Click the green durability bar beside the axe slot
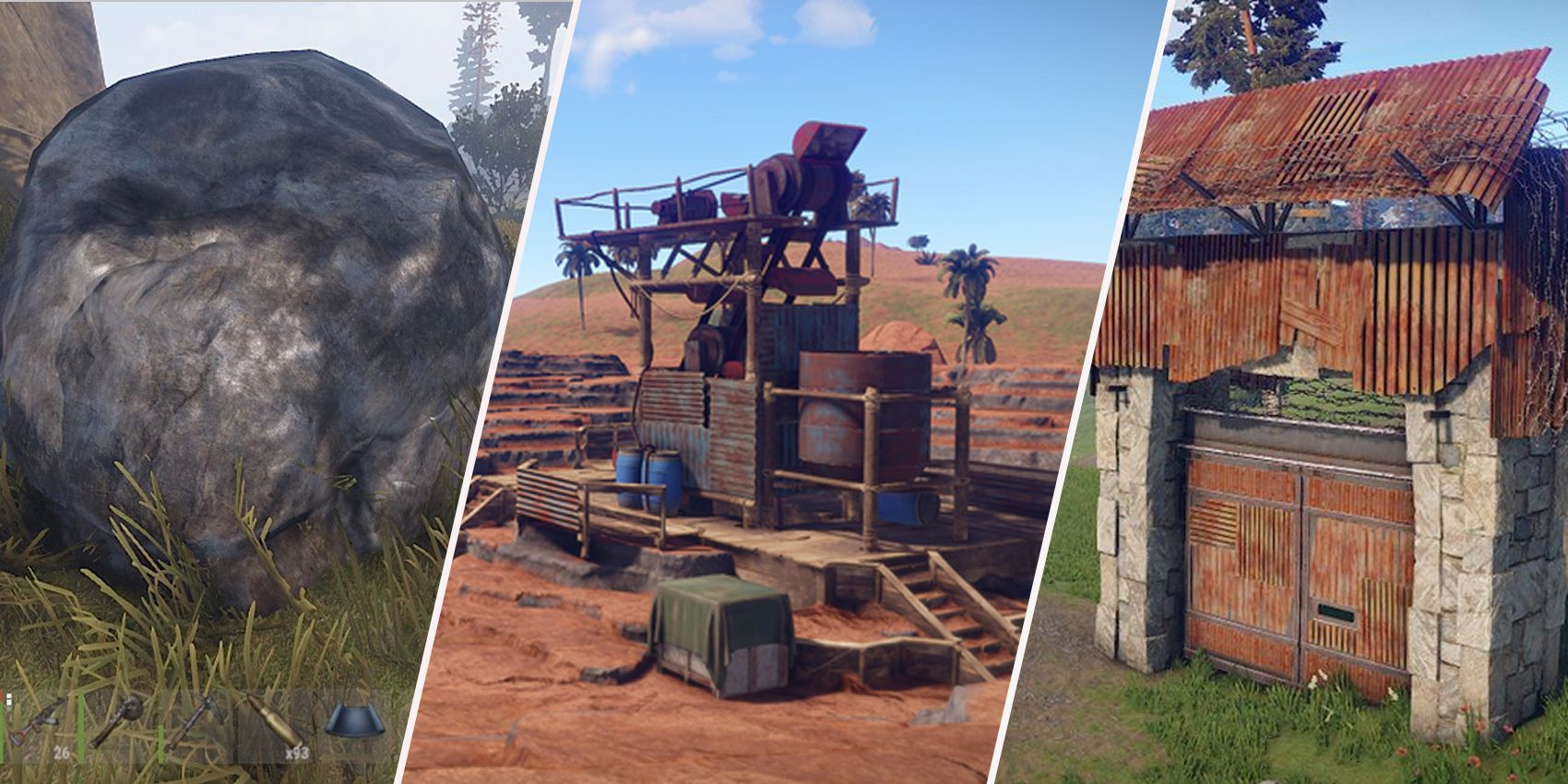Image resolution: width=1568 pixels, height=784 pixels. click(x=80, y=728)
